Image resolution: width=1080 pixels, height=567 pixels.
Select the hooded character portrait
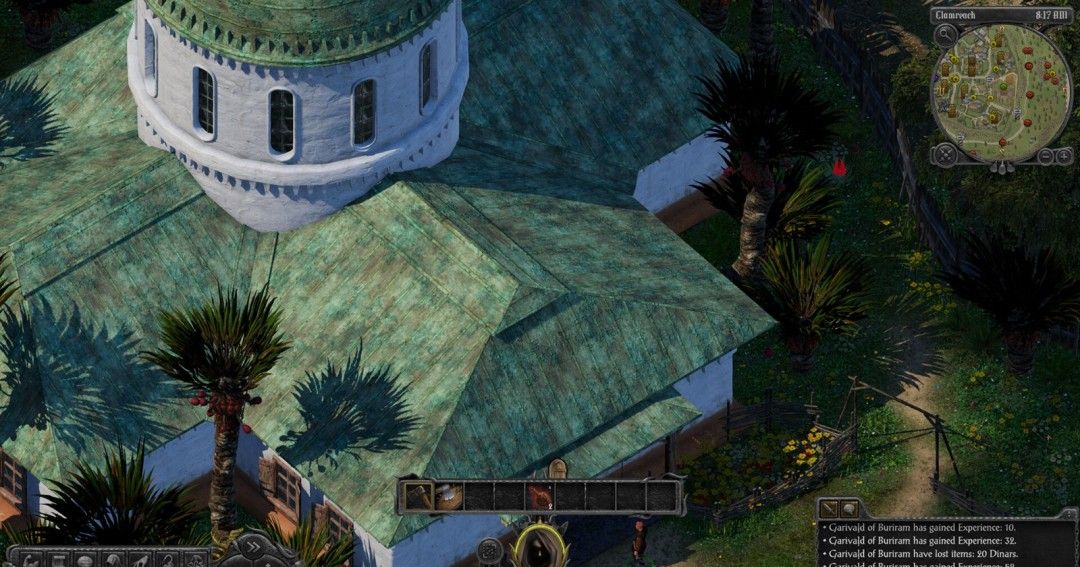539,547
